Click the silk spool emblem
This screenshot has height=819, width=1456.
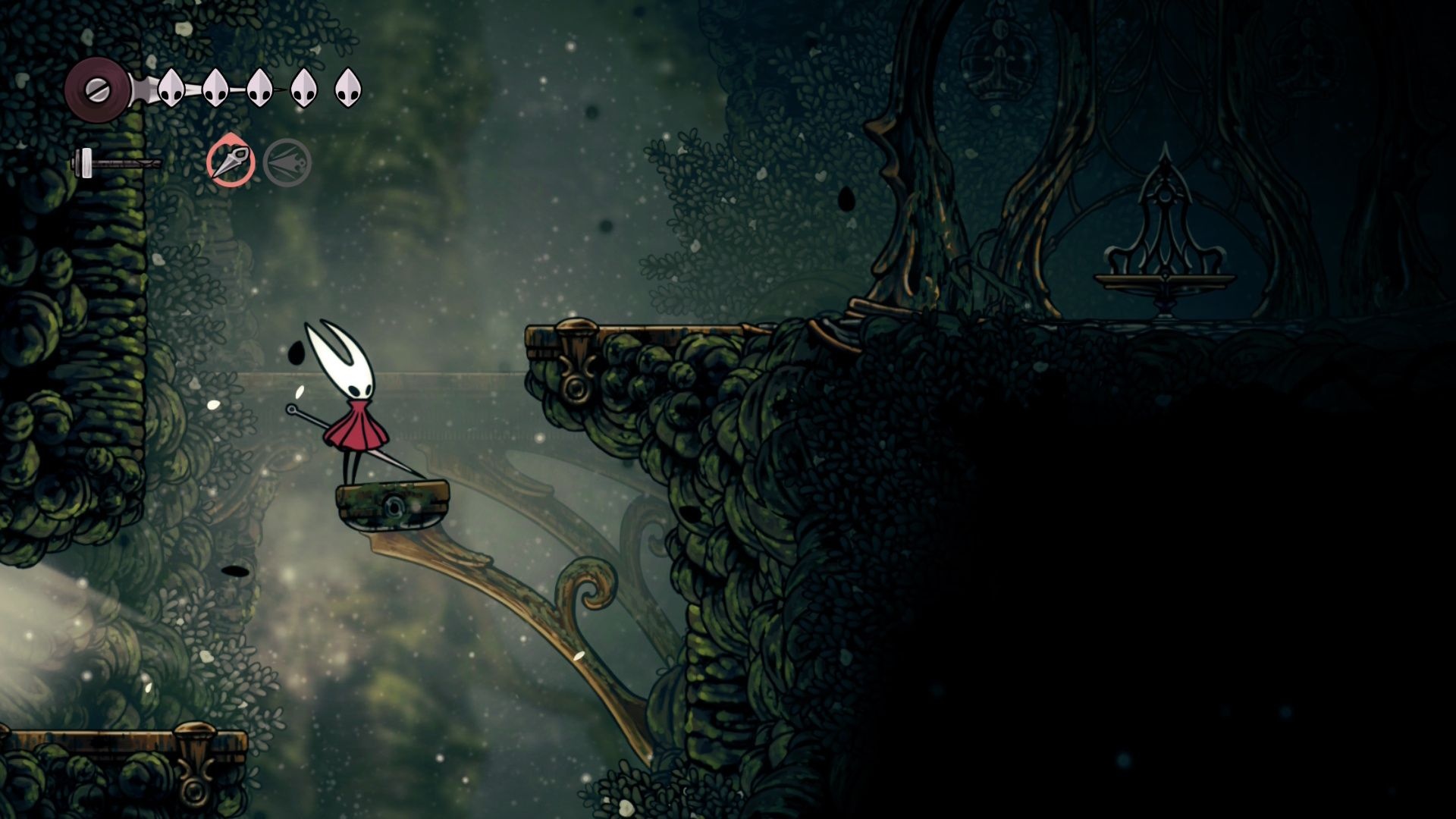coord(98,89)
